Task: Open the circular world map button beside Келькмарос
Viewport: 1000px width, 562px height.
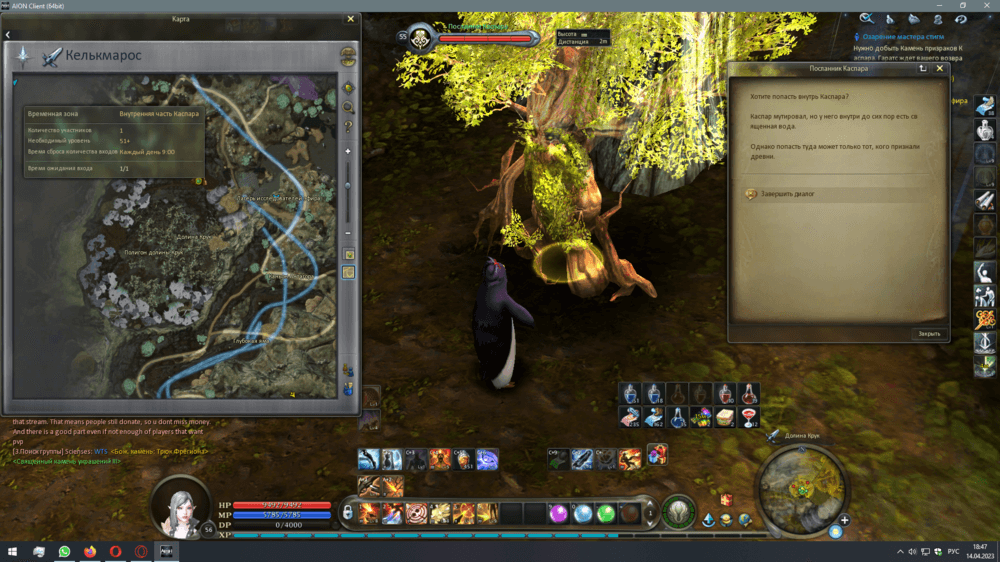Action: pos(348,55)
